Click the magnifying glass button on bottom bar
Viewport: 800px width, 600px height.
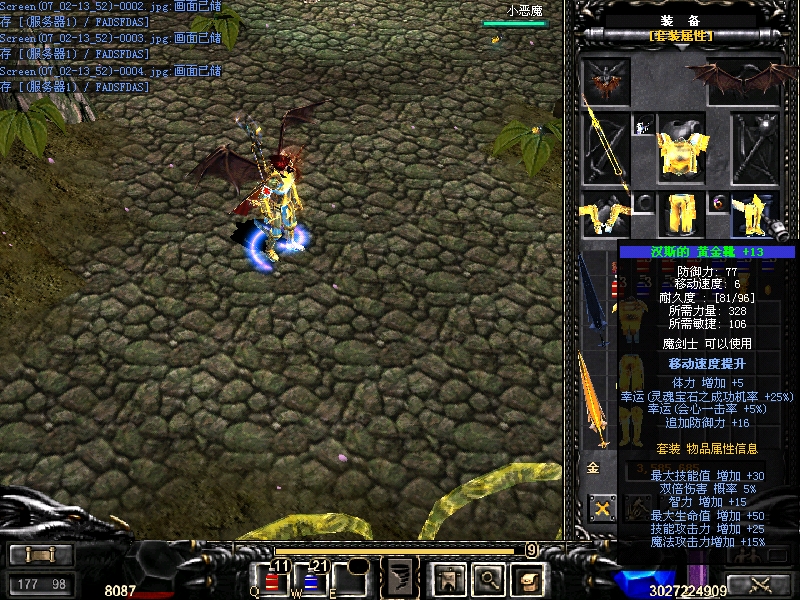click(x=487, y=578)
